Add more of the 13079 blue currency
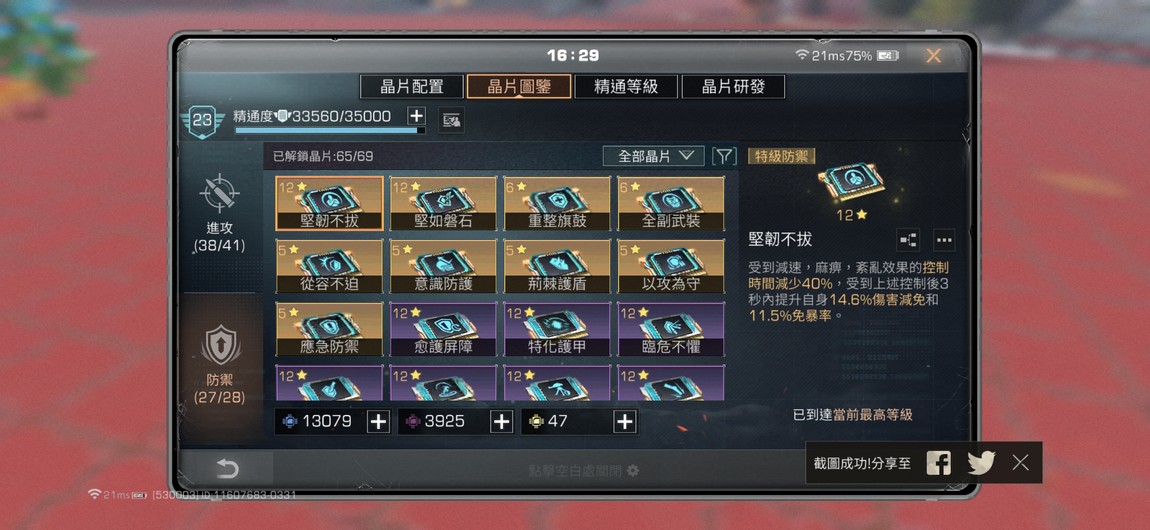This screenshot has width=1150, height=530. point(378,422)
